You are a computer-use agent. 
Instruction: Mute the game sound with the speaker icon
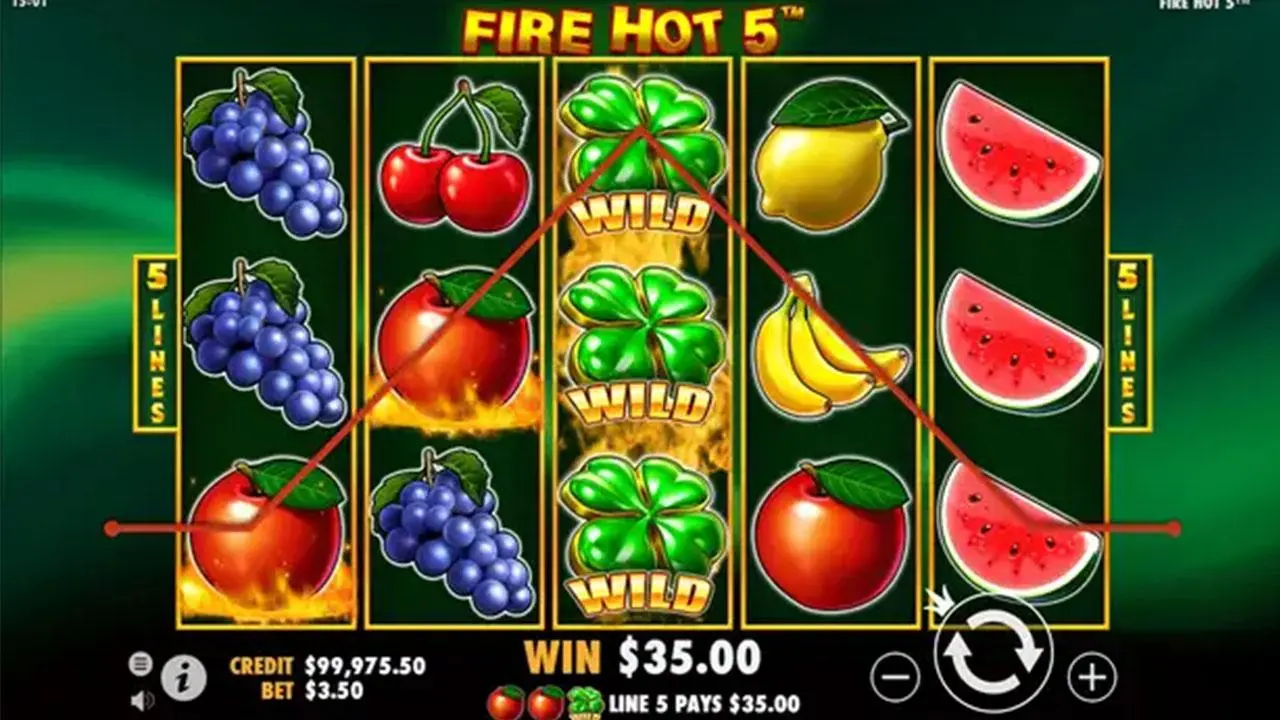click(x=141, y=698)
